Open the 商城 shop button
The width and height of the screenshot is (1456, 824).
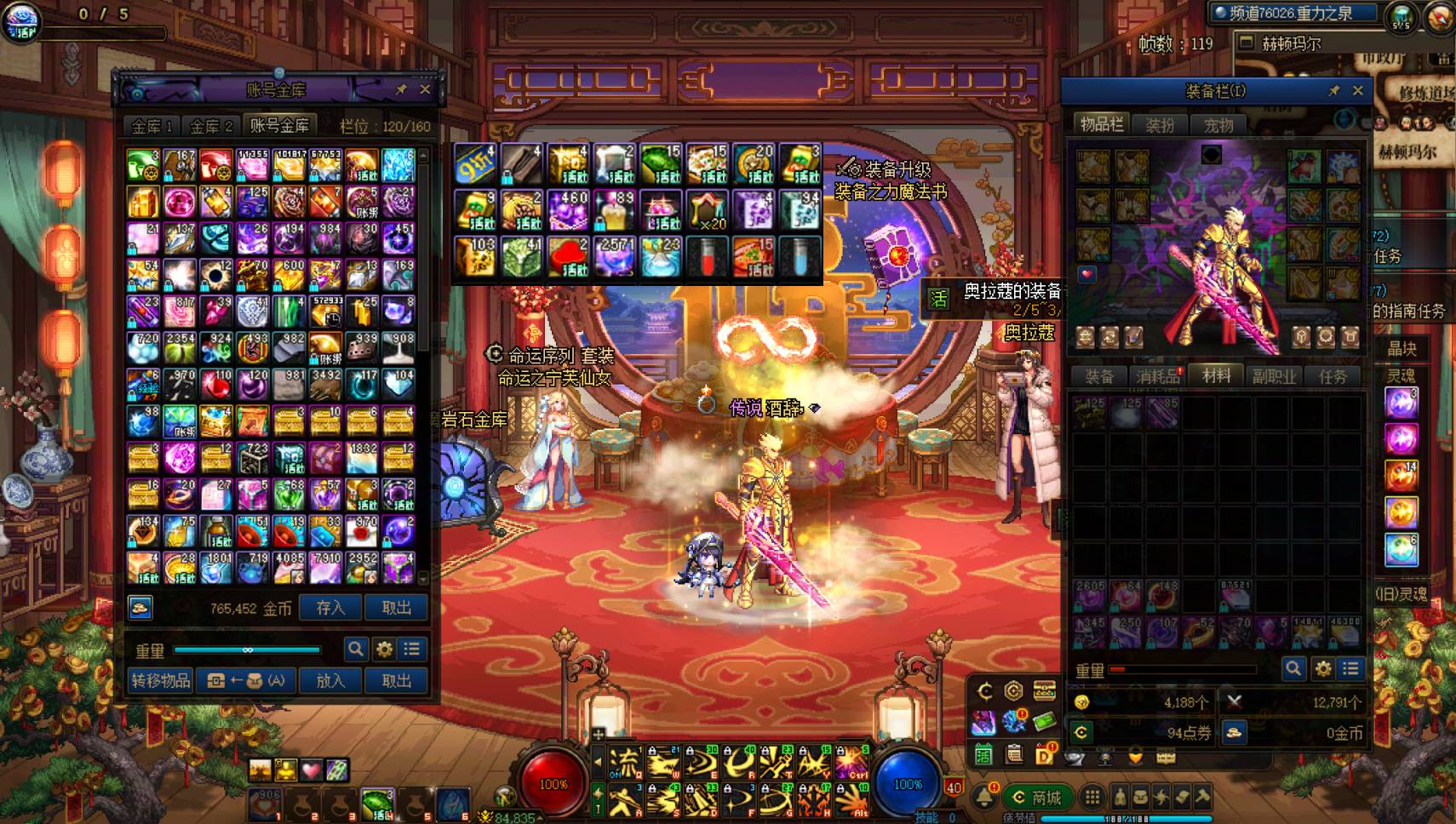click(x=1036, y=798)
